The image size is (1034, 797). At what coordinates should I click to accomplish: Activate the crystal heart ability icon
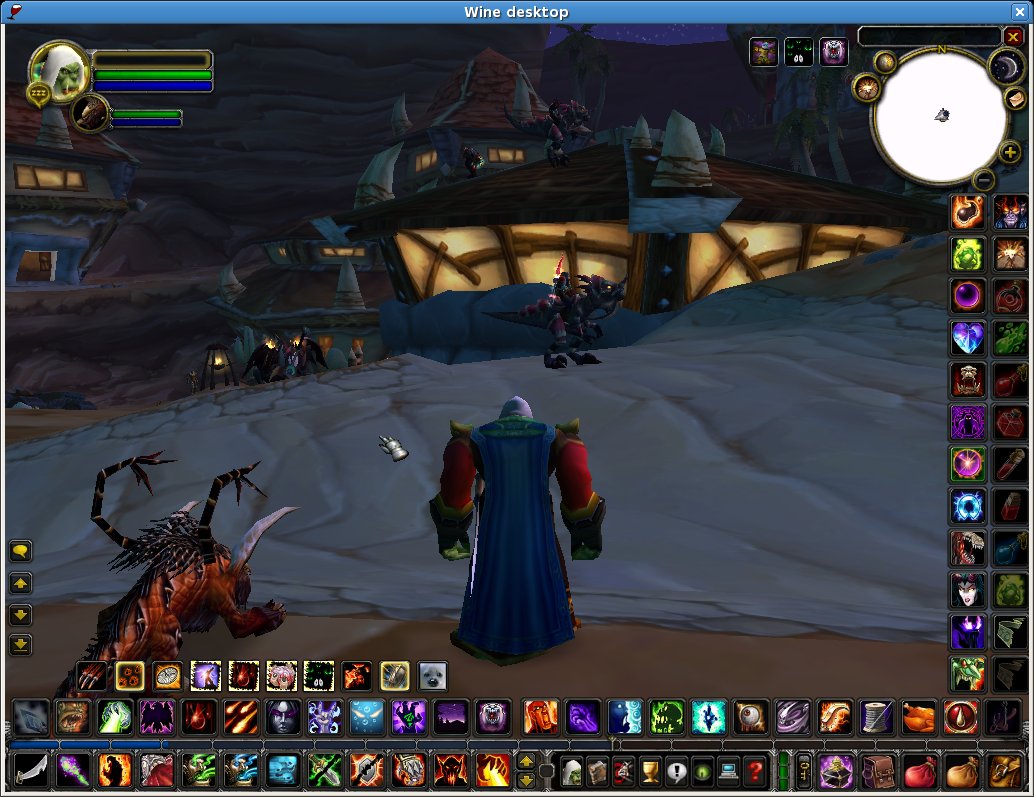[x=967, y=338]
